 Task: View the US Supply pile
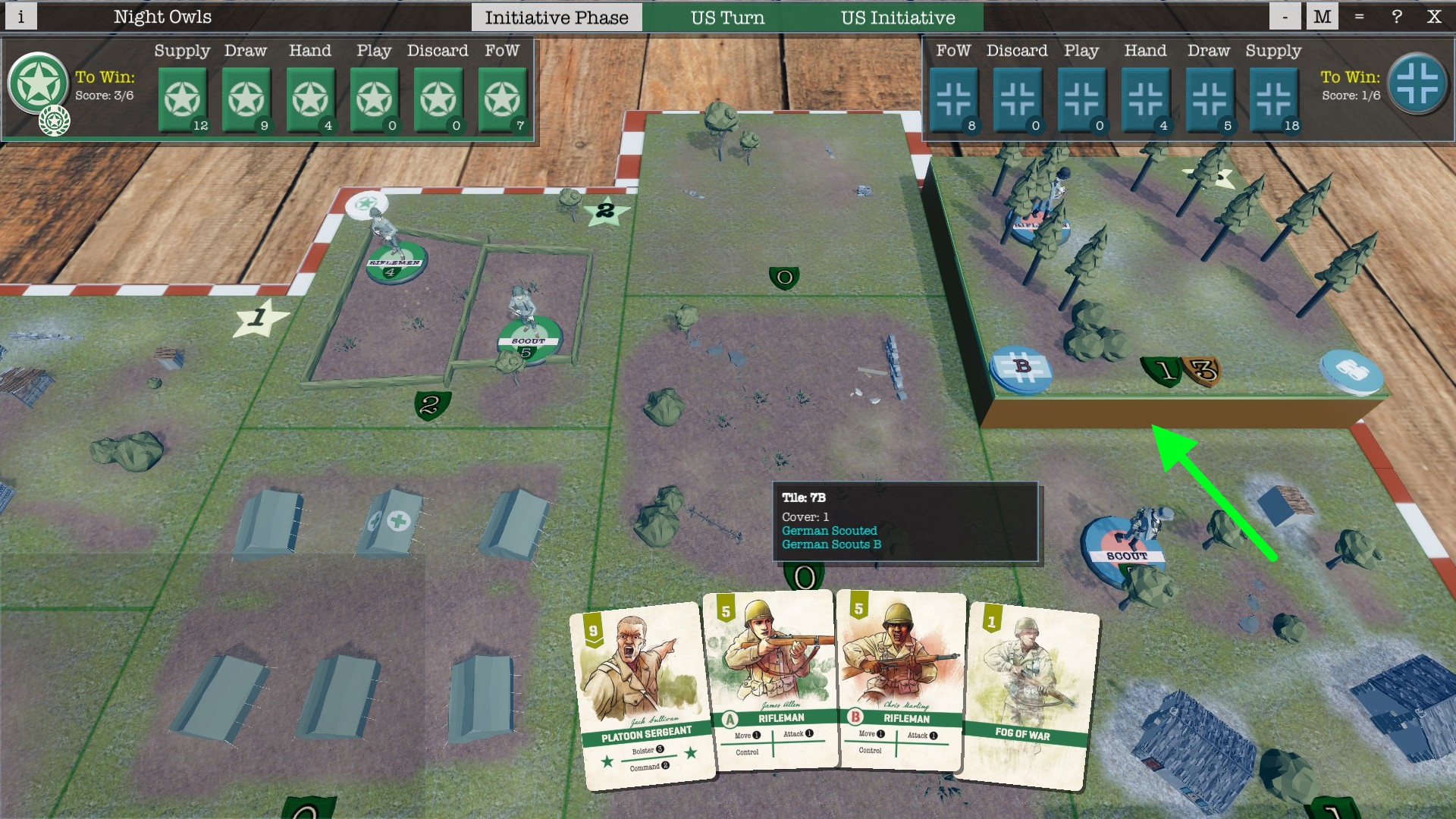183,99
